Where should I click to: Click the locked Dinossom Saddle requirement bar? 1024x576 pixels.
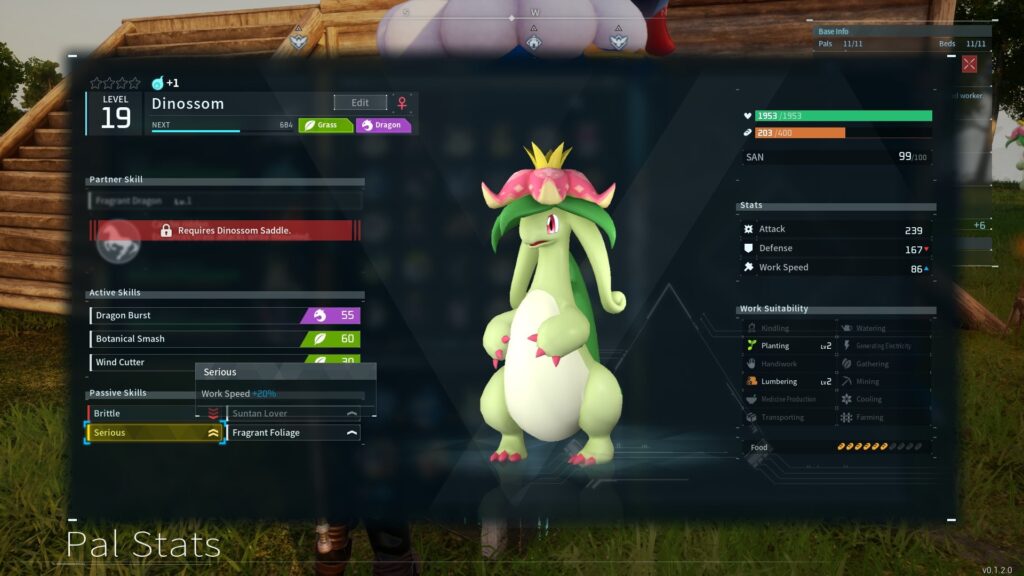click(225, 231)
